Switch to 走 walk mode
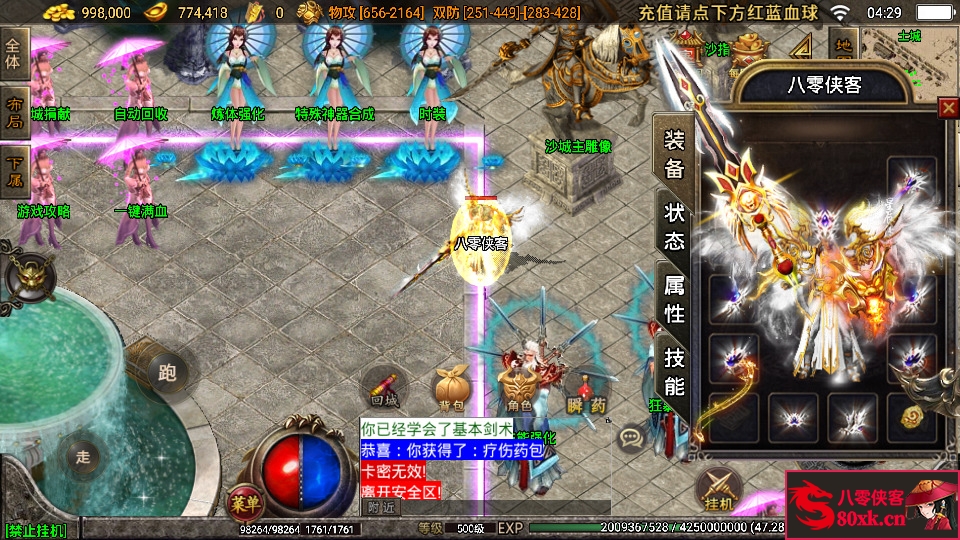 [x=83, y=457]
